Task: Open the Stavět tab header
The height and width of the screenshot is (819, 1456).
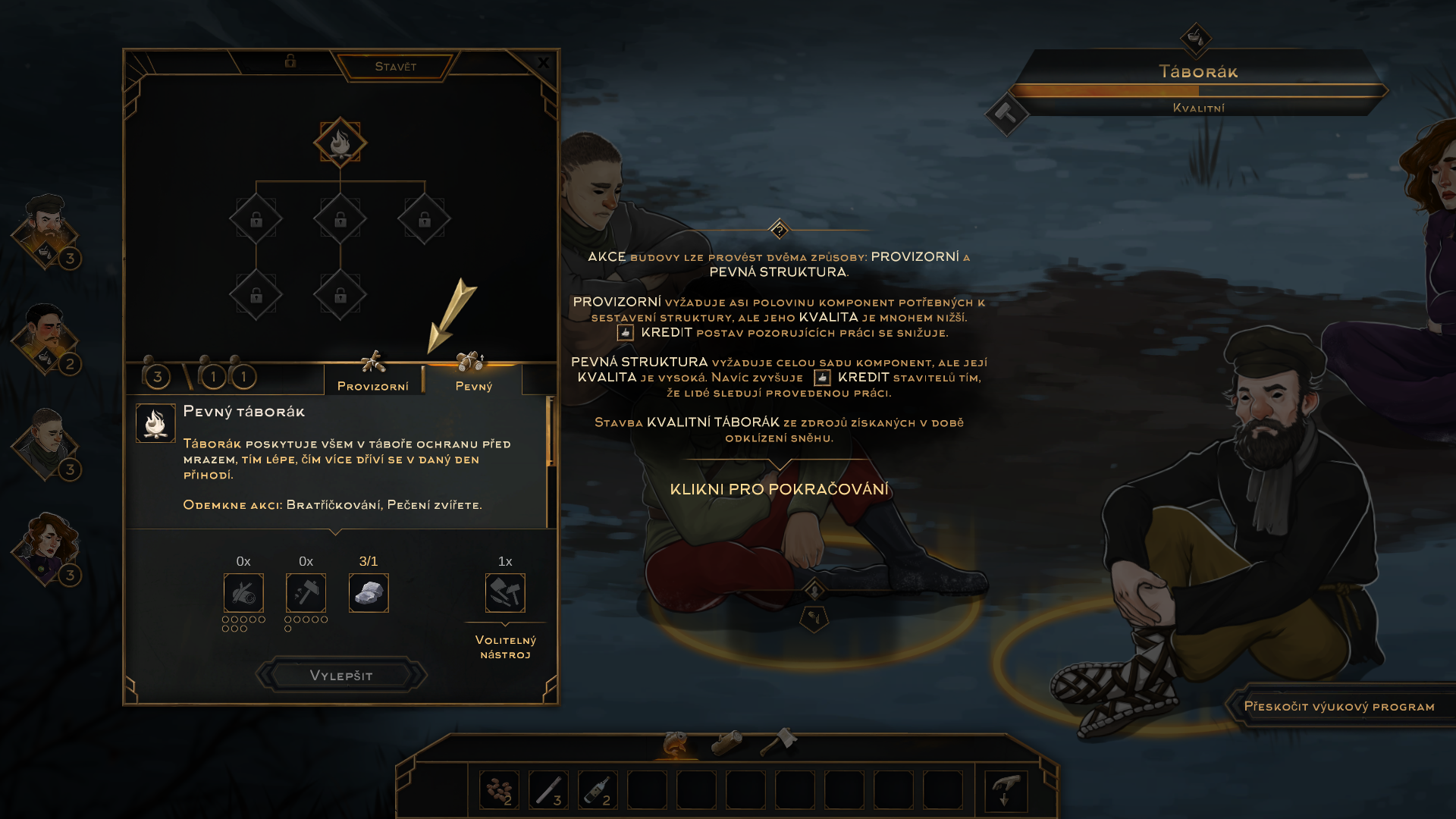Action: point(396,67)
